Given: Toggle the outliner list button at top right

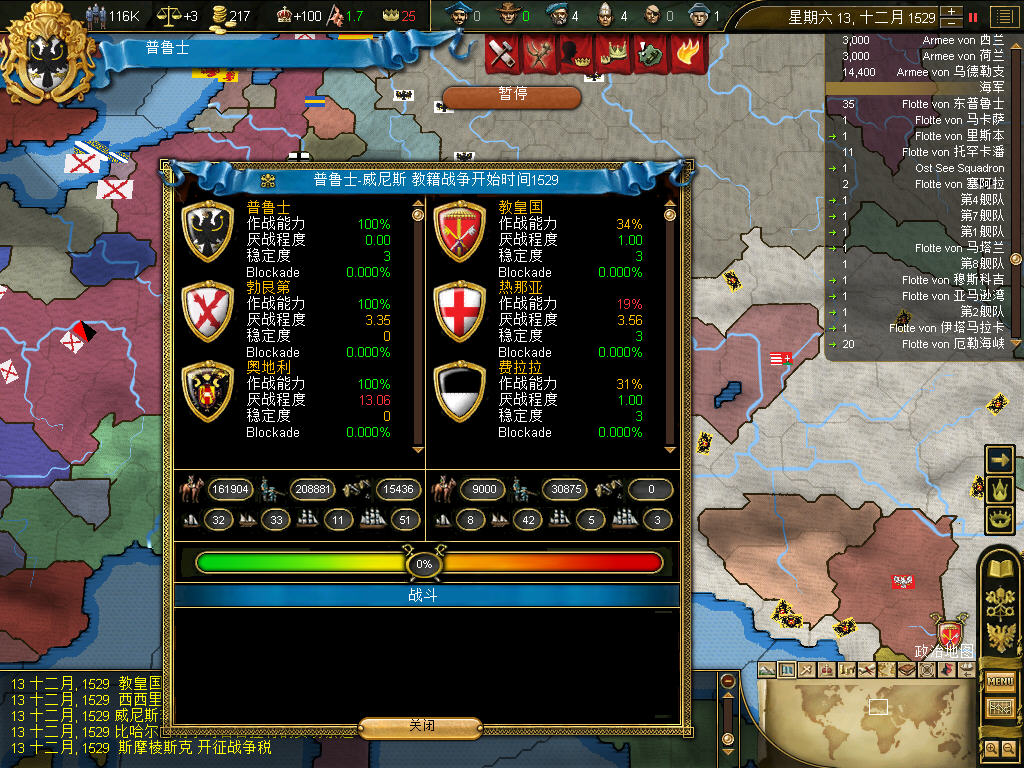Looking at the screenshot, I should click(1003, 17).
